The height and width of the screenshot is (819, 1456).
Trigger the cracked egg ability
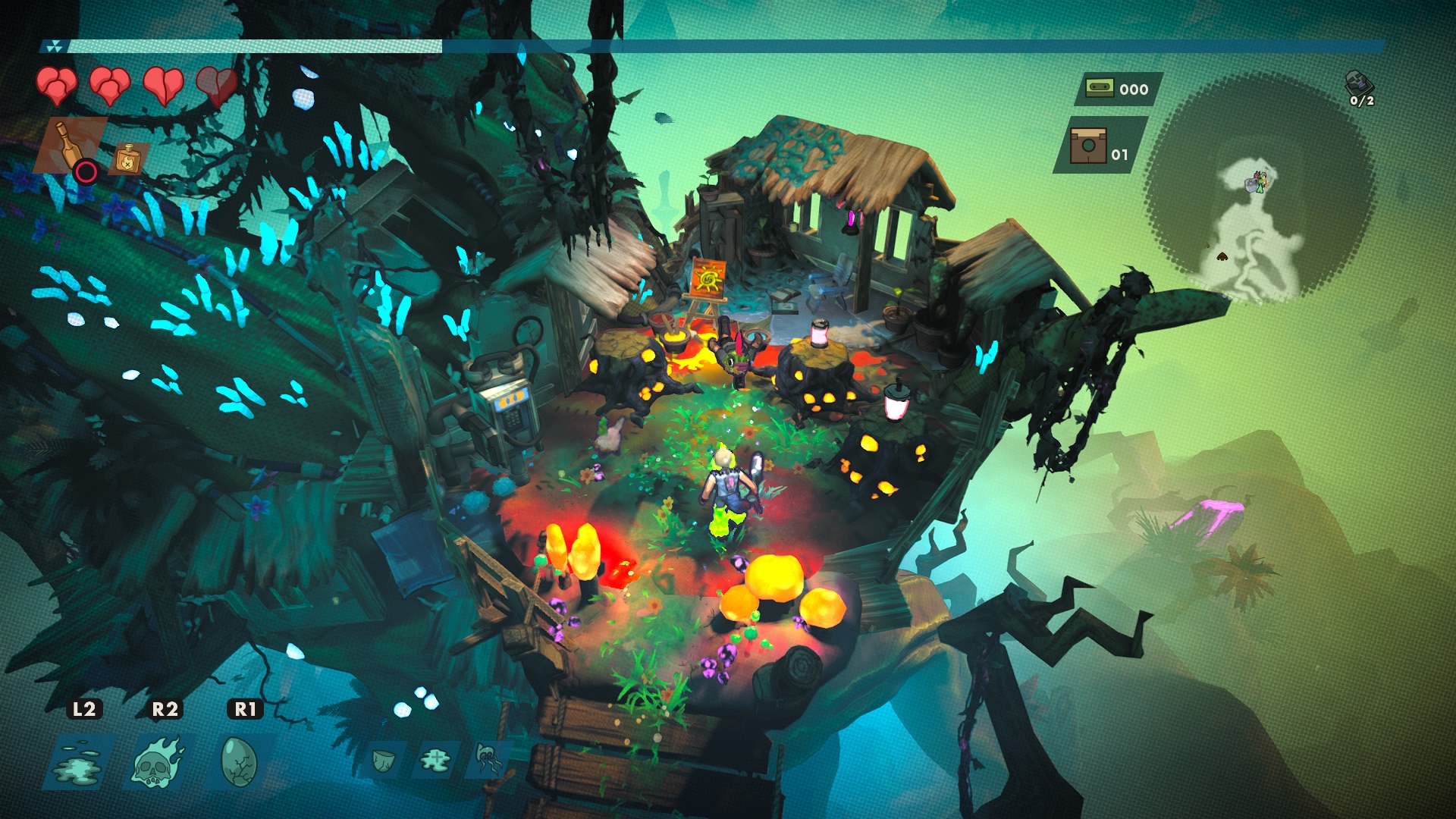240,761
